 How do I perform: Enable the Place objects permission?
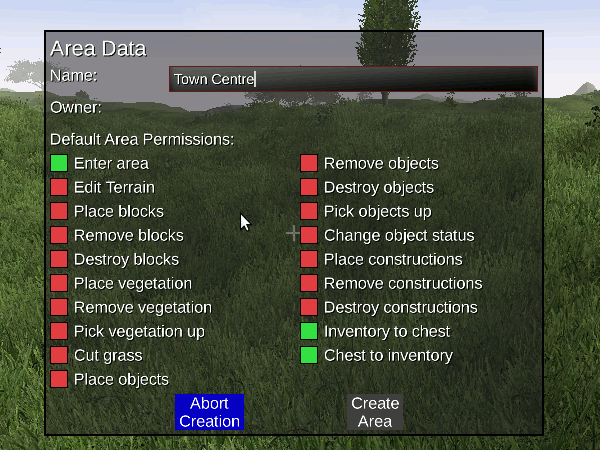point(59,379)
